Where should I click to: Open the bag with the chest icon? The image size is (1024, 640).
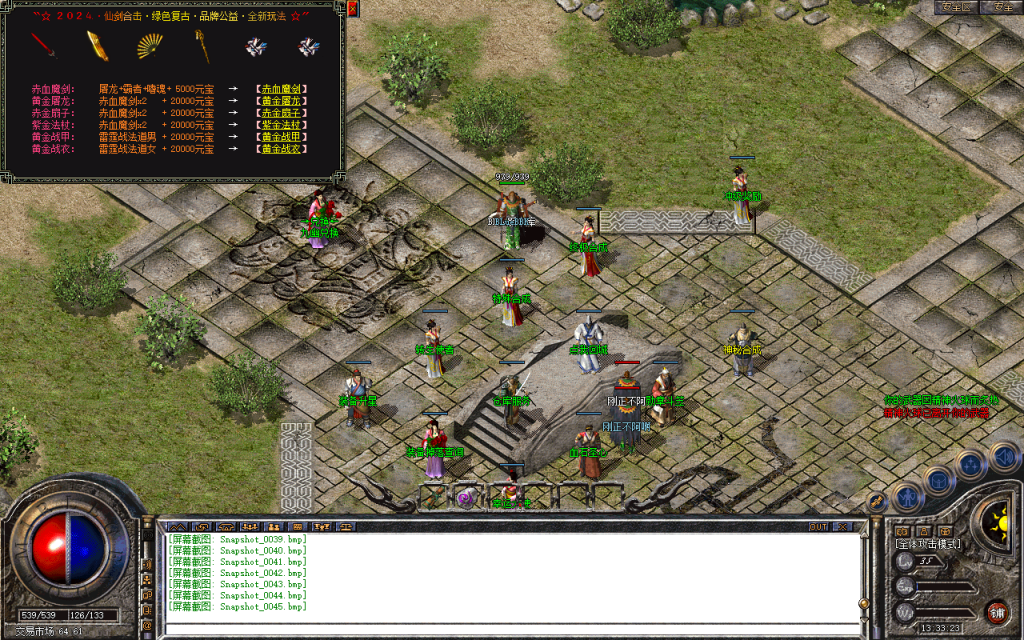(x=939, y=480)
